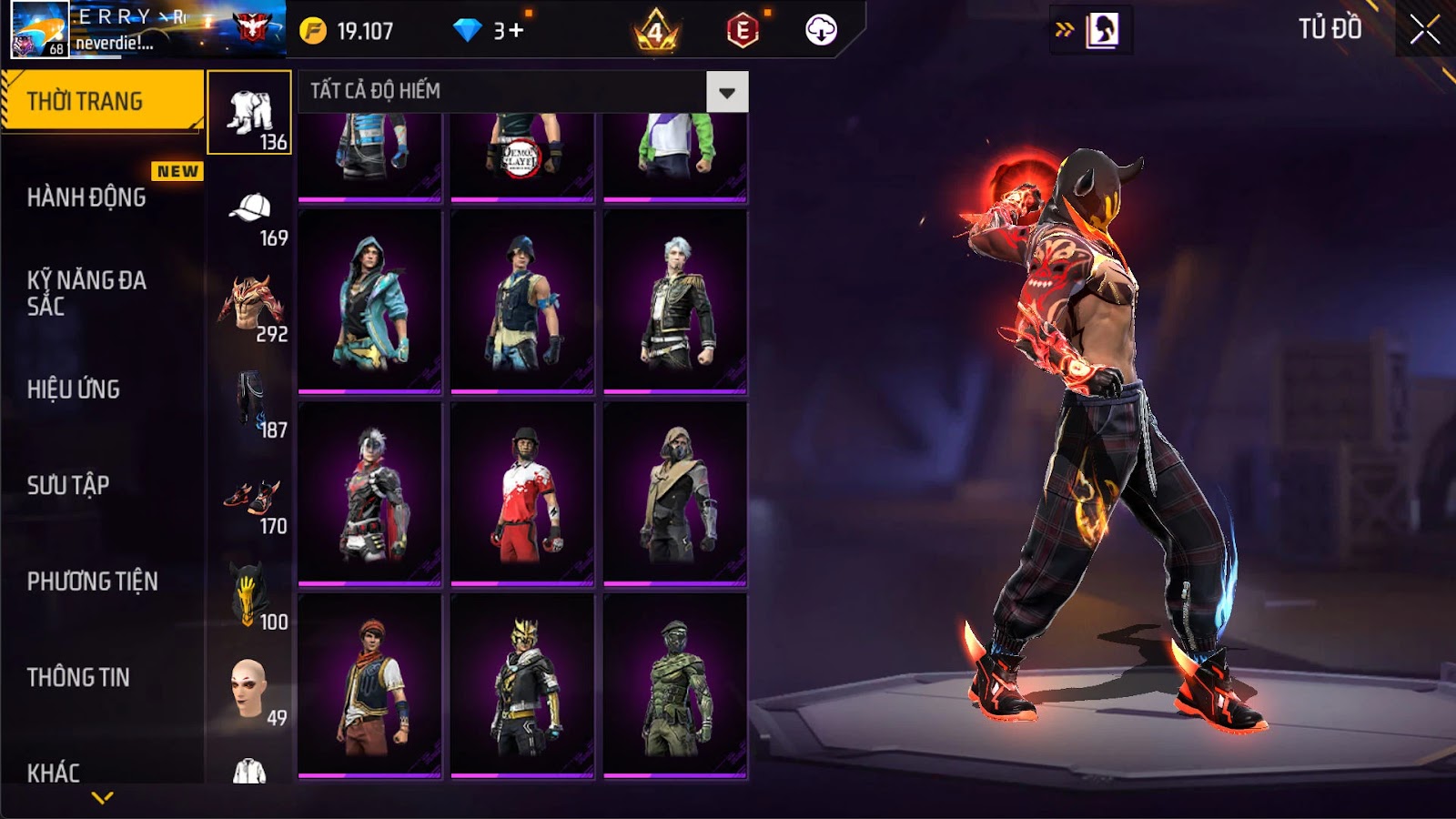Viewport: 1456px width, 819px height.
Task: Switch to Kỹ Năng Đa Sắc
Action: click(x=86, y=293)
